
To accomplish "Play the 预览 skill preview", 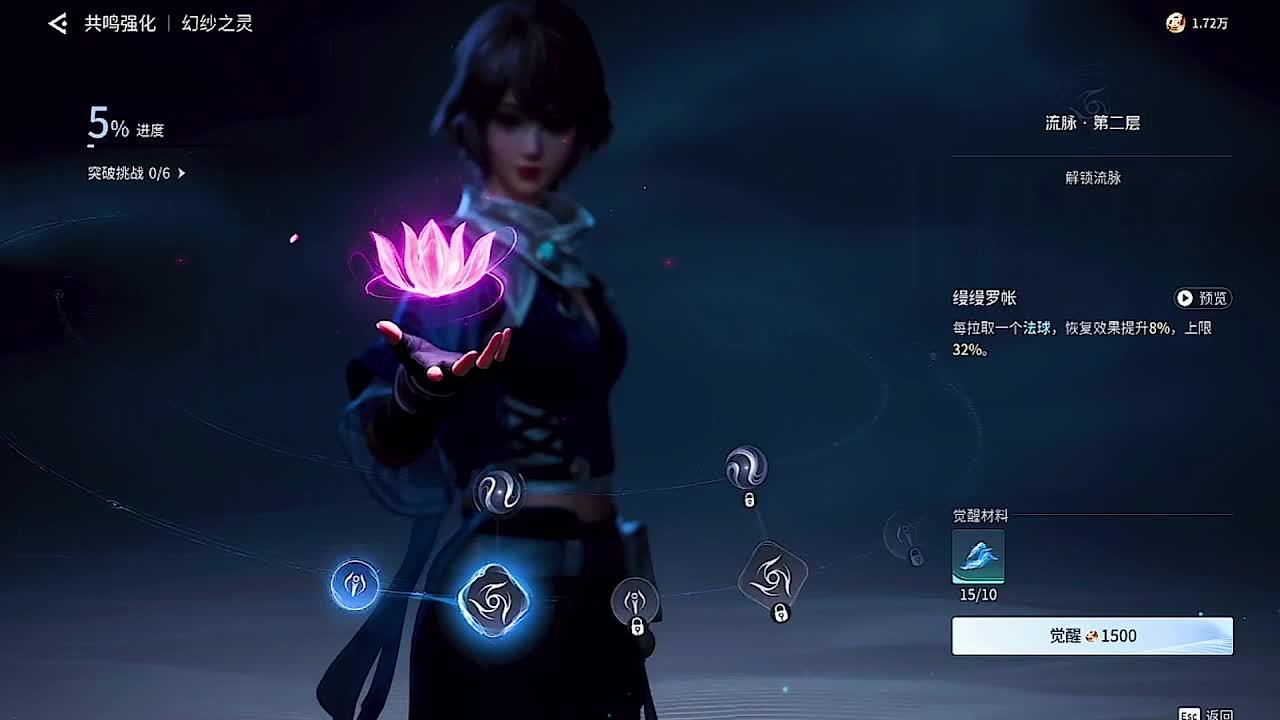I will [1202, 298].
